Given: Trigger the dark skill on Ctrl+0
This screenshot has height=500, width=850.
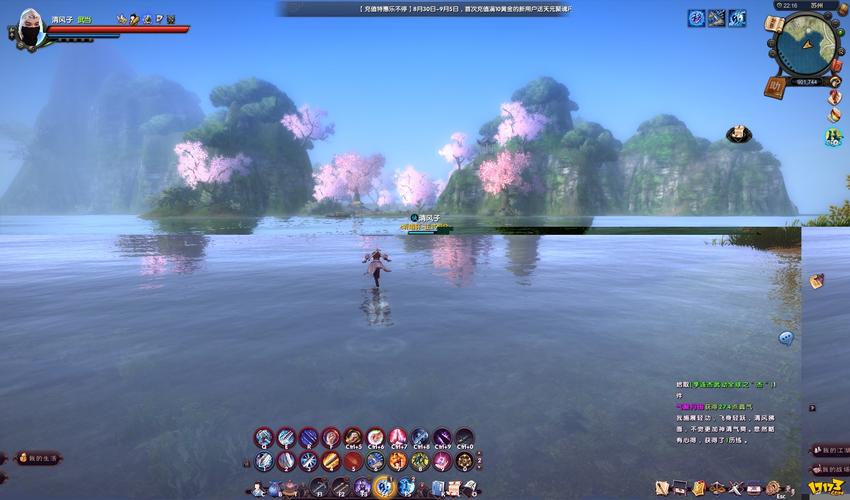Looking at the screenshot, I should click(x=465, y=437).
